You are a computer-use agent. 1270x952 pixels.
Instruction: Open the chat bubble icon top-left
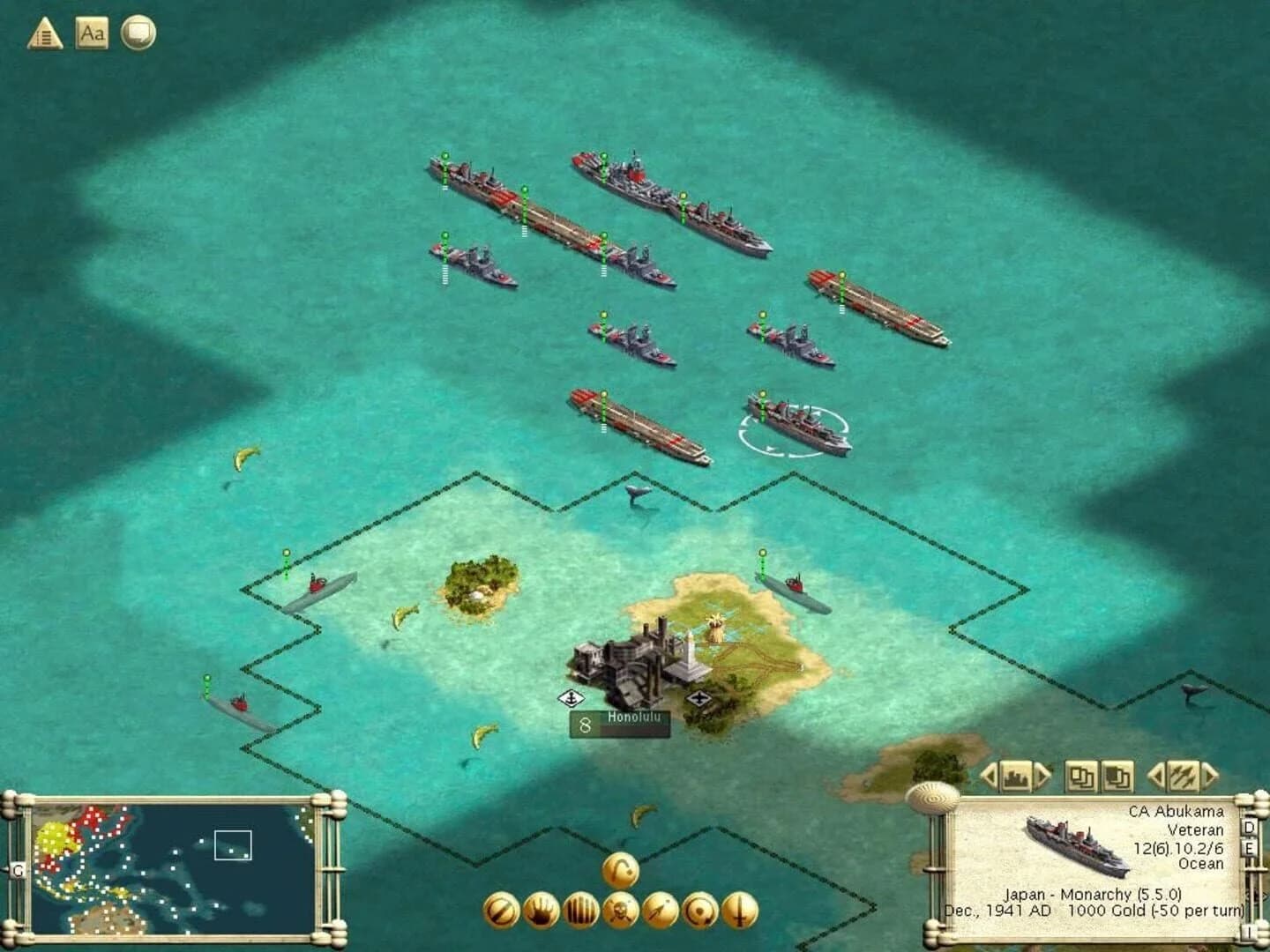click(138, 33)
